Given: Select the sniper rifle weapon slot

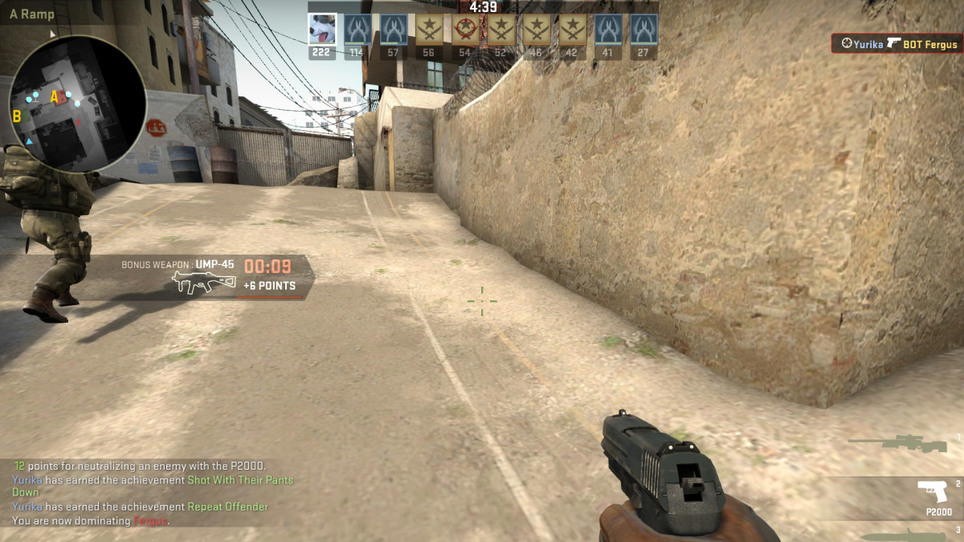Looking at the screenshot, I should point(898,442).
